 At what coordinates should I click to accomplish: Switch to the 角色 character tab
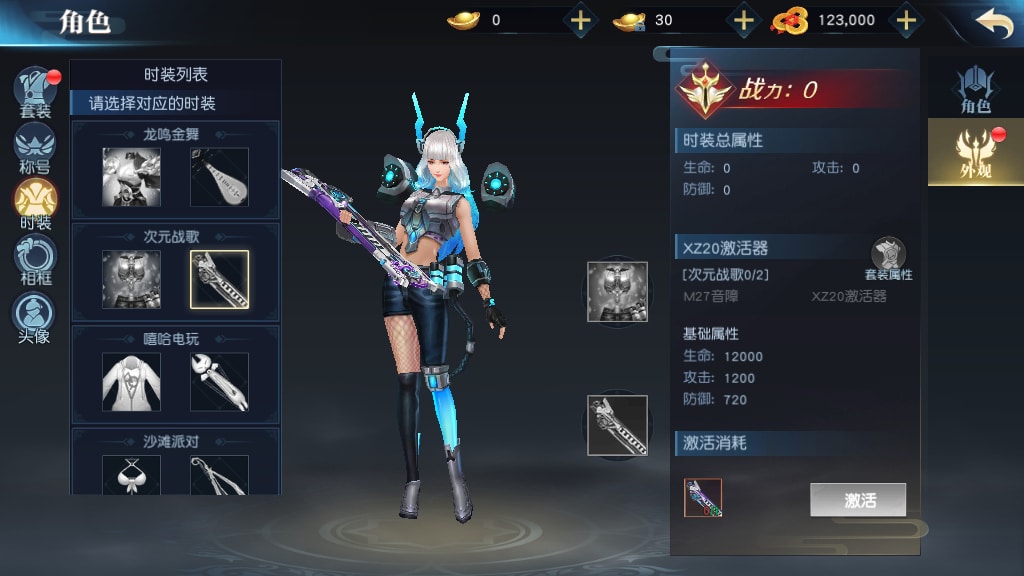pyautogui.click(x=975, y=90)
